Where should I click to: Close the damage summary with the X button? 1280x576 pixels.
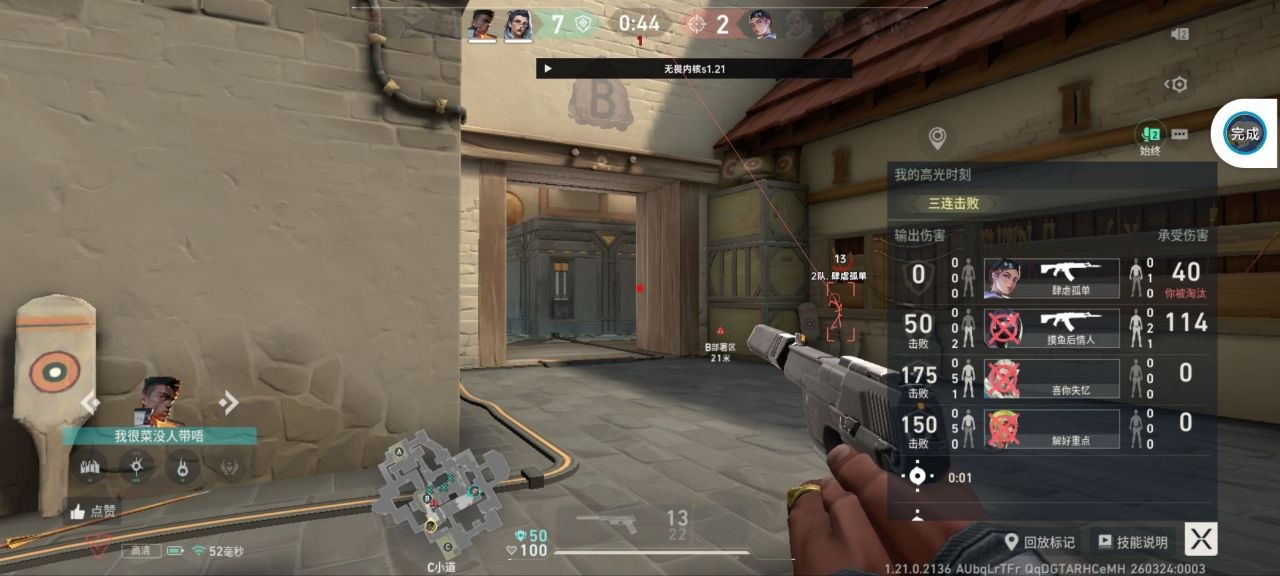(1201, 540)
